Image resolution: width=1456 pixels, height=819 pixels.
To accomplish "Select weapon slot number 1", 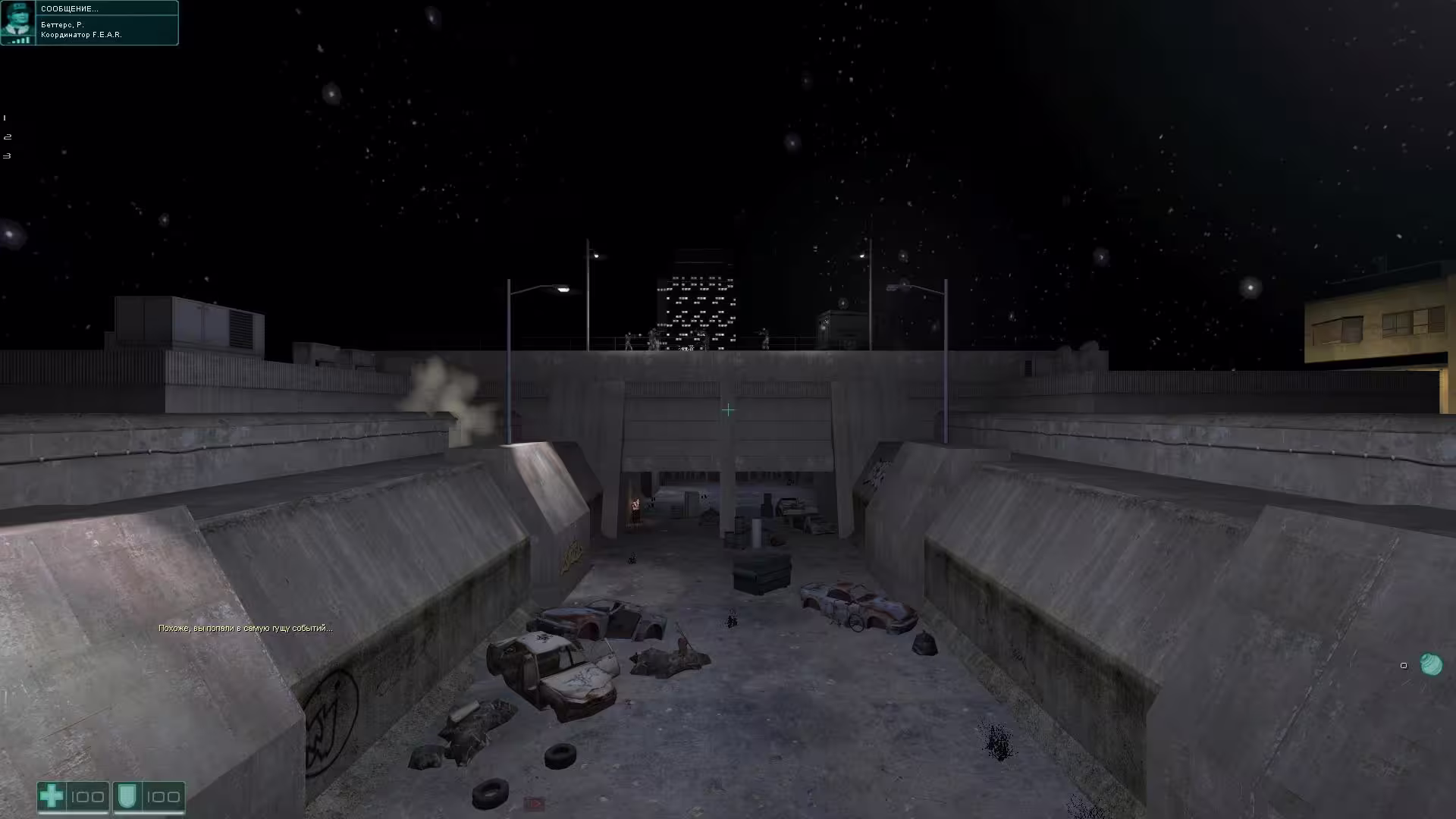I will click(x=5, y=118).
